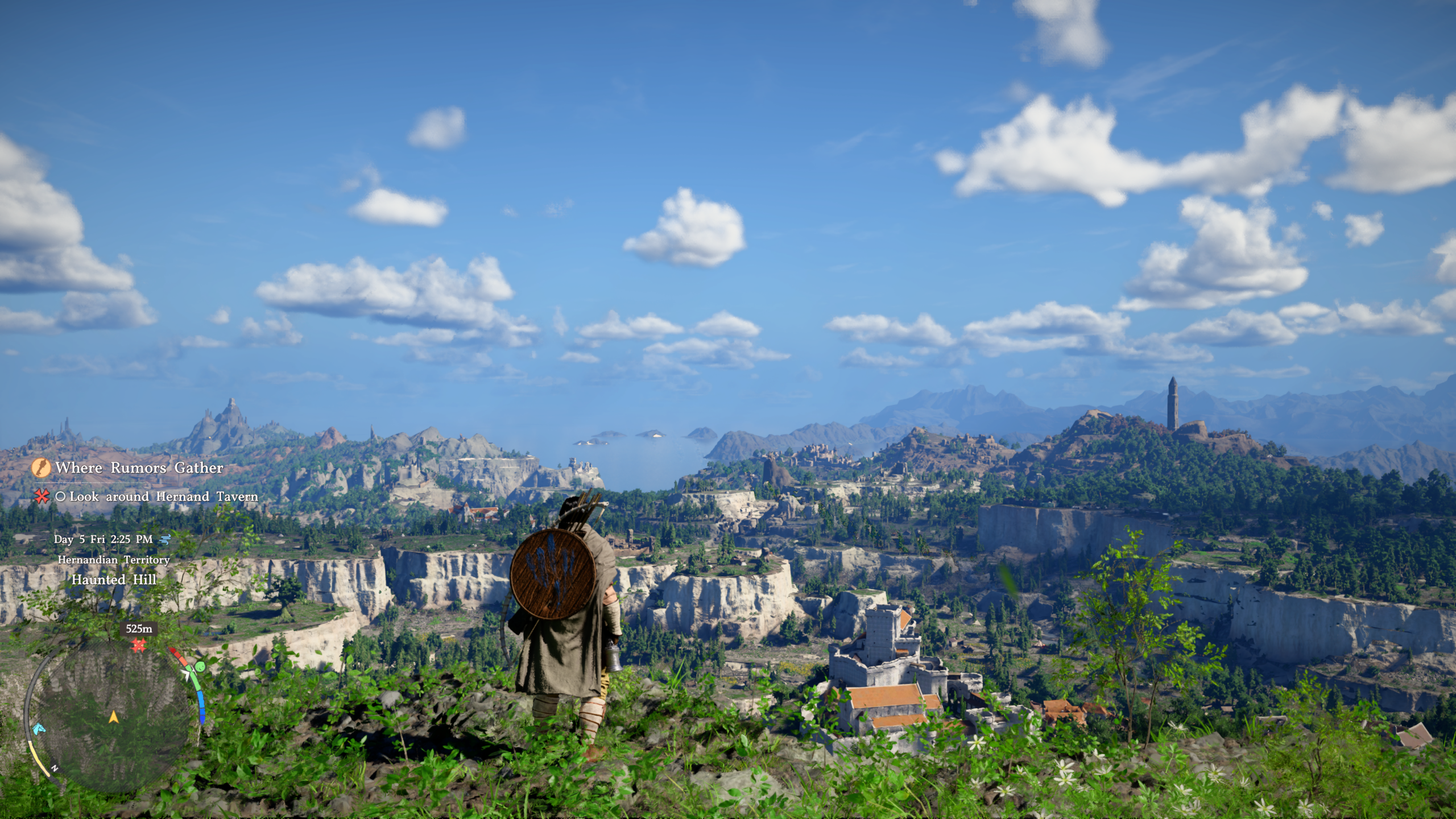The width and height of the screenshot is (1456, 819).
Task: Click the "525m" distance label above the minimap
Action: click(x=139, y=628)
